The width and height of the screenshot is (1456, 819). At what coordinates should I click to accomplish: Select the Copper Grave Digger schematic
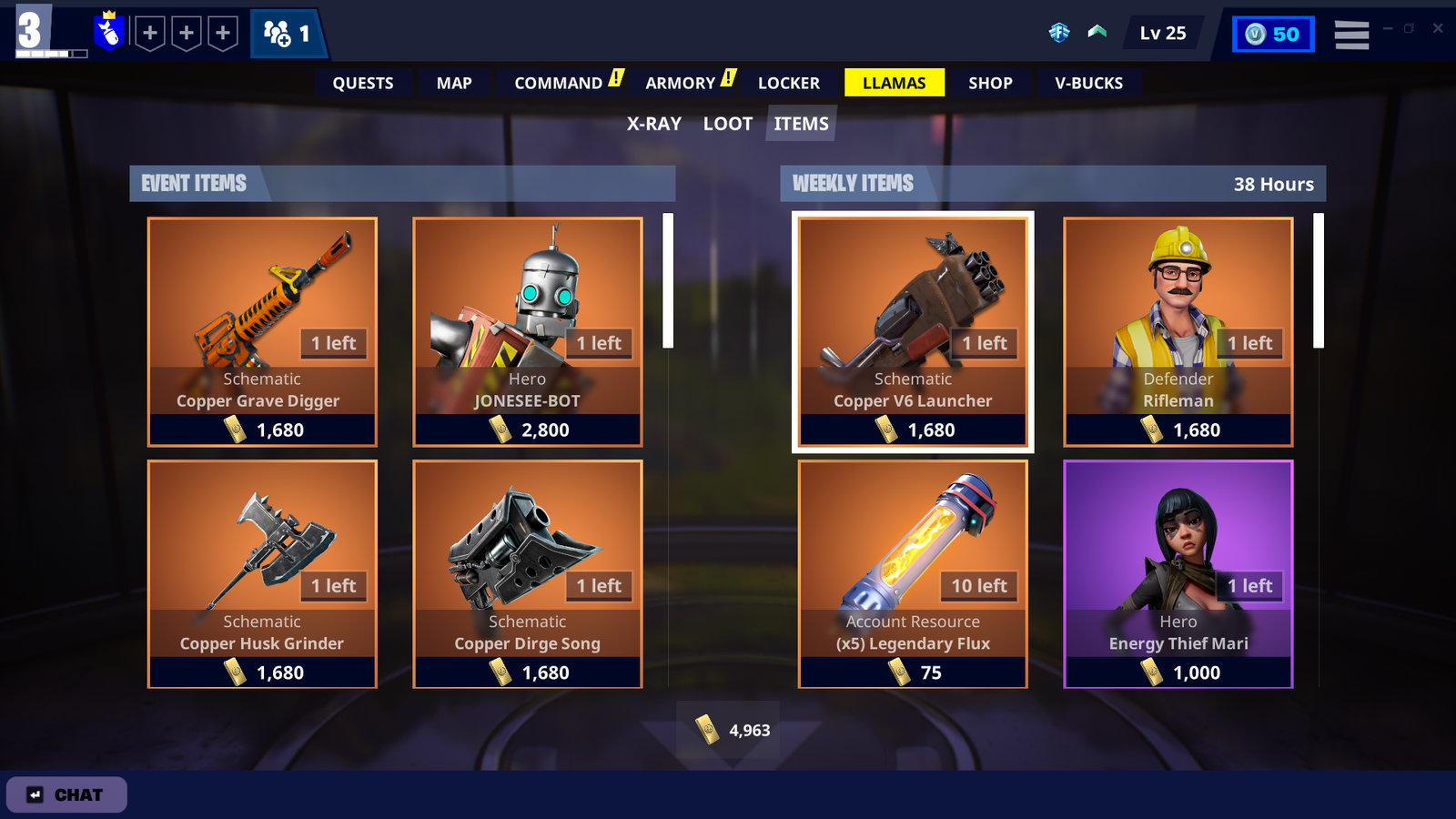click(x=262, y=331)
